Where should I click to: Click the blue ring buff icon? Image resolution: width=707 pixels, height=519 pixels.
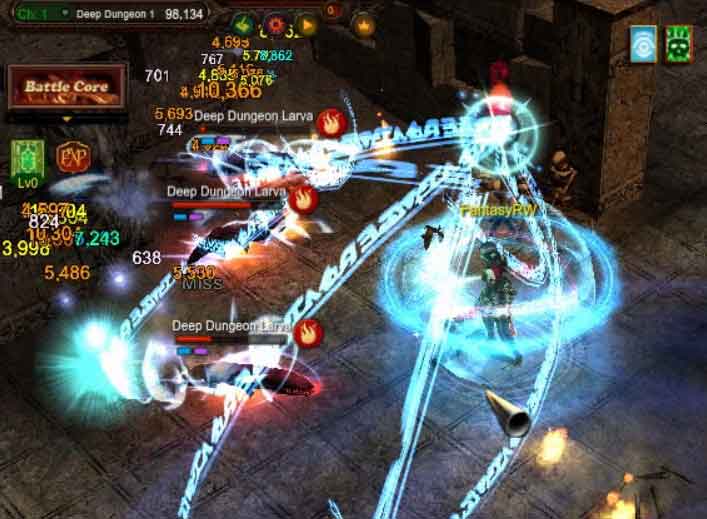tap(643, 44)
